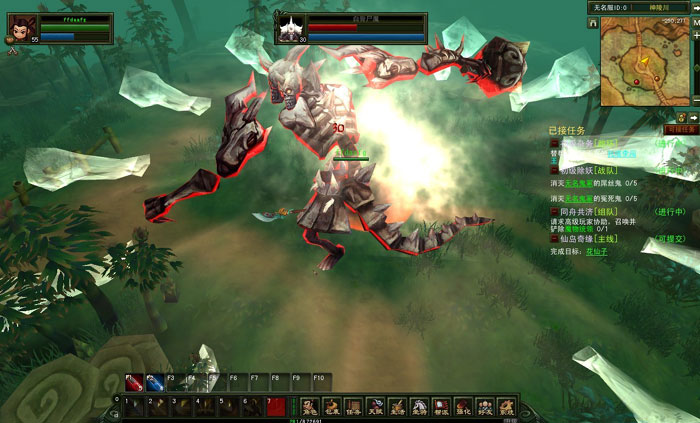The width and height of the screenshot is (700, 423).
Task: Open the 强化 enhancement panel
Action: (463, 406)
